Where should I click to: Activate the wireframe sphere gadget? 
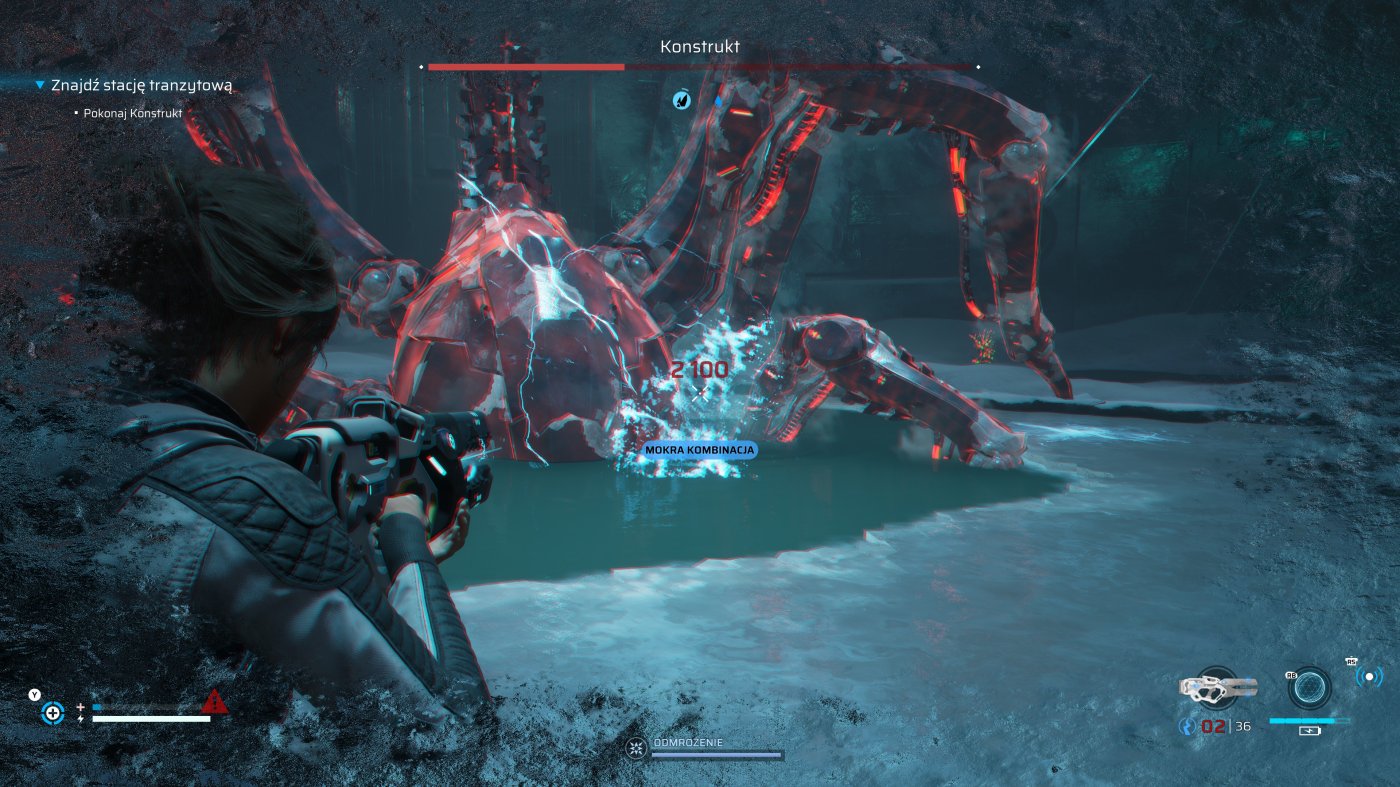1309,688
